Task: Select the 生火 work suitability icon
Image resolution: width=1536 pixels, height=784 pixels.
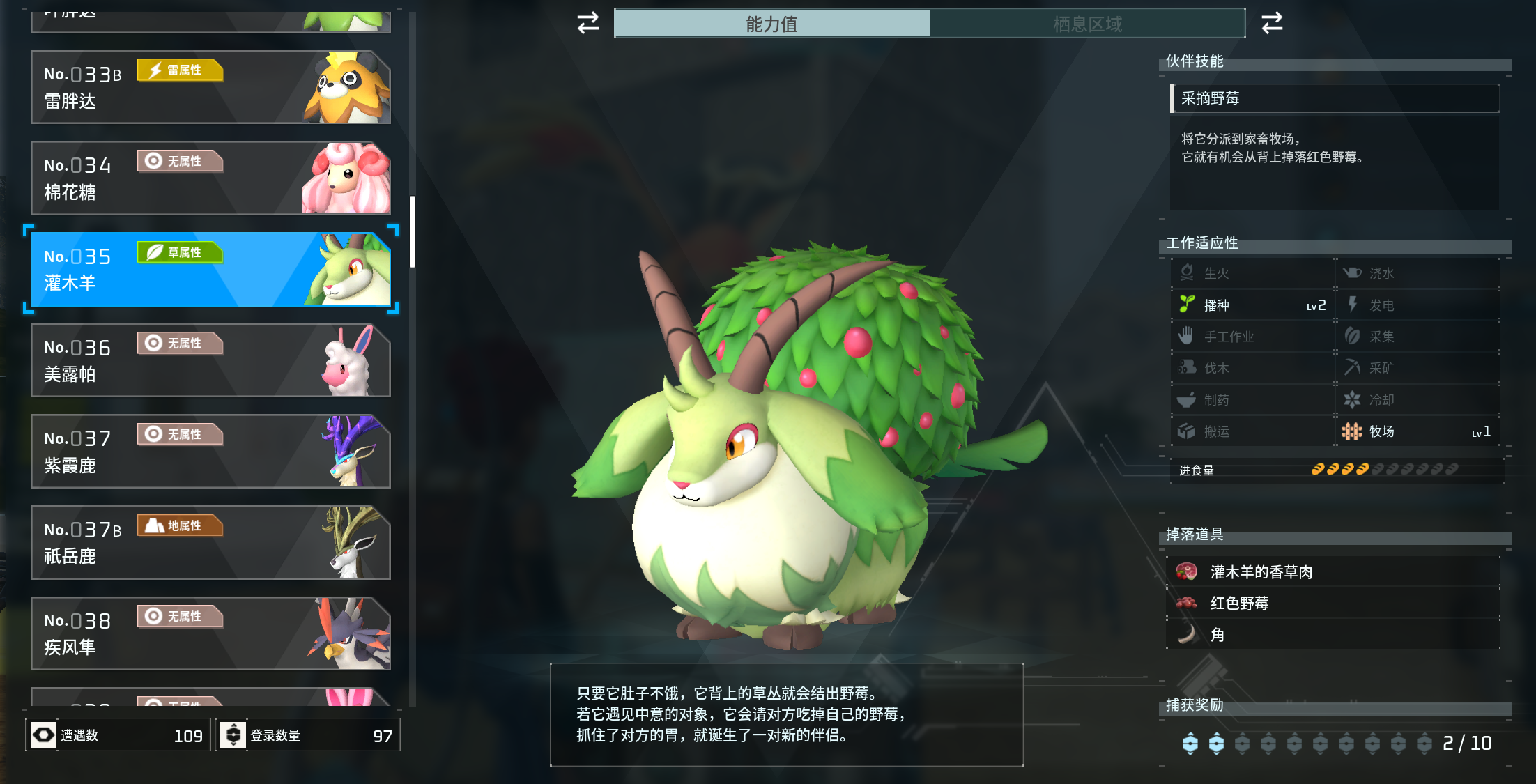Action: point(1188,272)
